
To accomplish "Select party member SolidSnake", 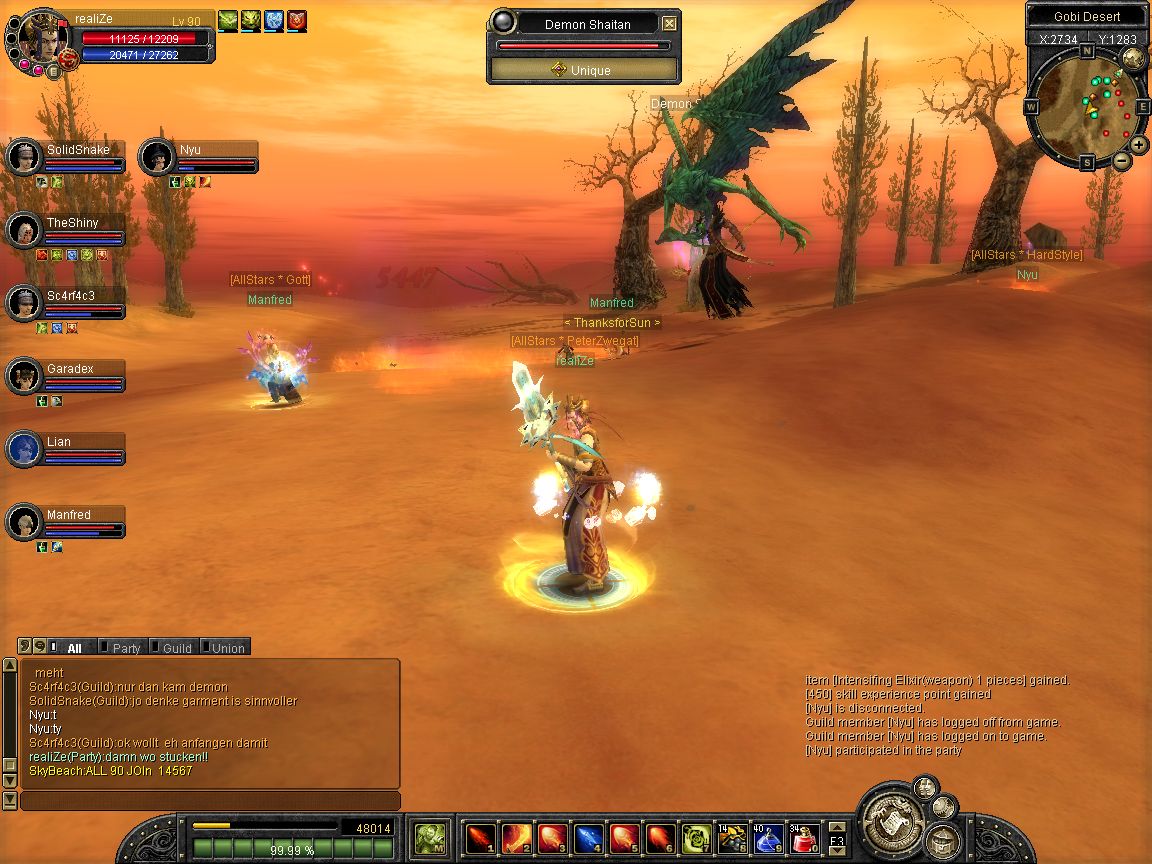I will point(78,151).
